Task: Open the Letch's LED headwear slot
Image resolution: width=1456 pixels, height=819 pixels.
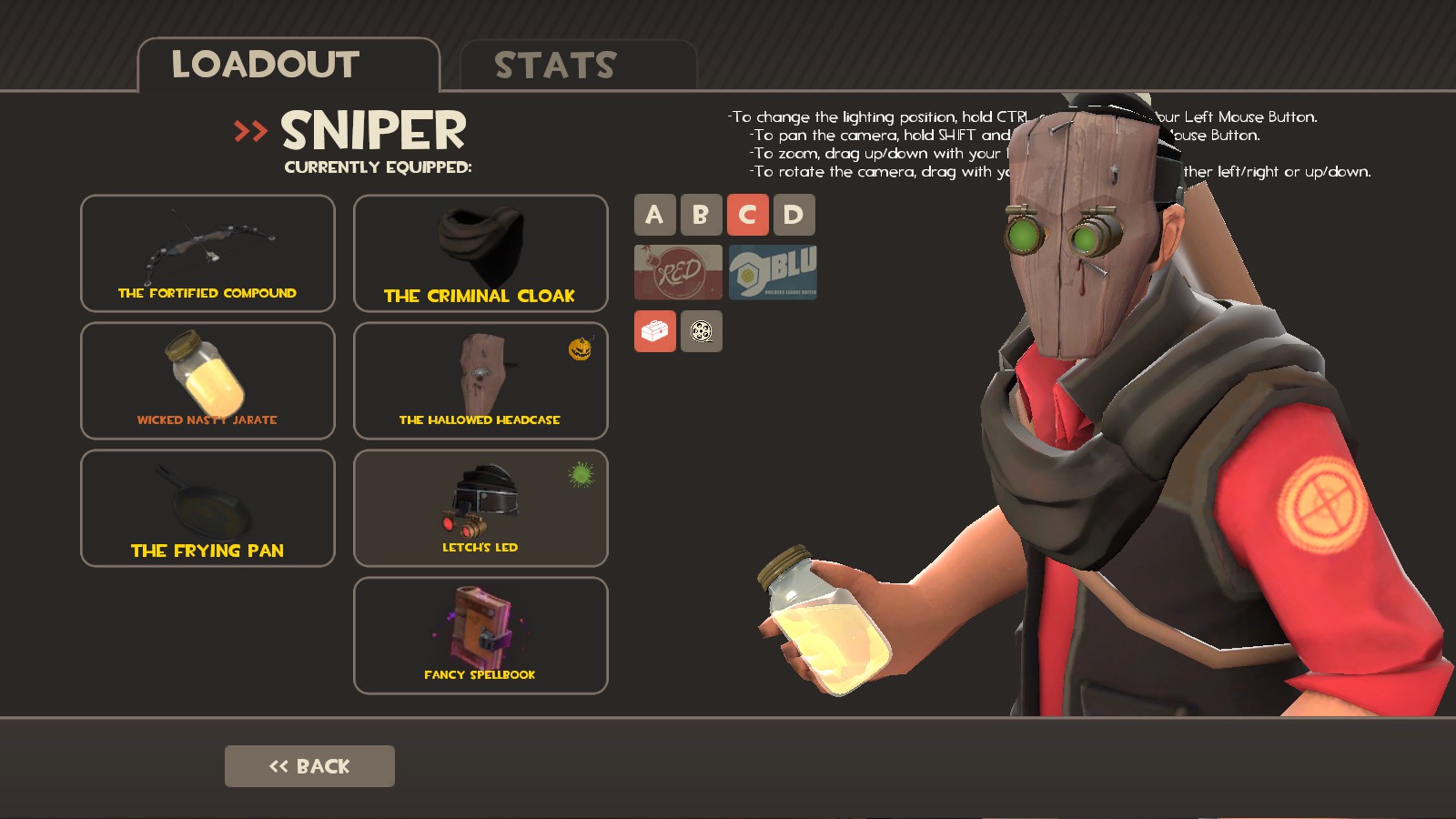Action: (480, 508)
